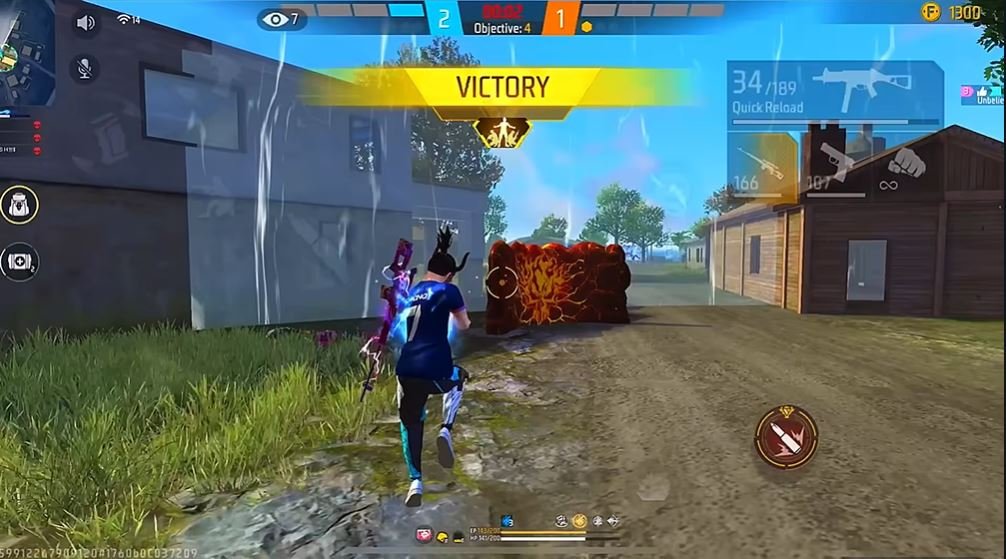Click the thumbs-up like badge
1006x559 pixels.
point(981,91)
